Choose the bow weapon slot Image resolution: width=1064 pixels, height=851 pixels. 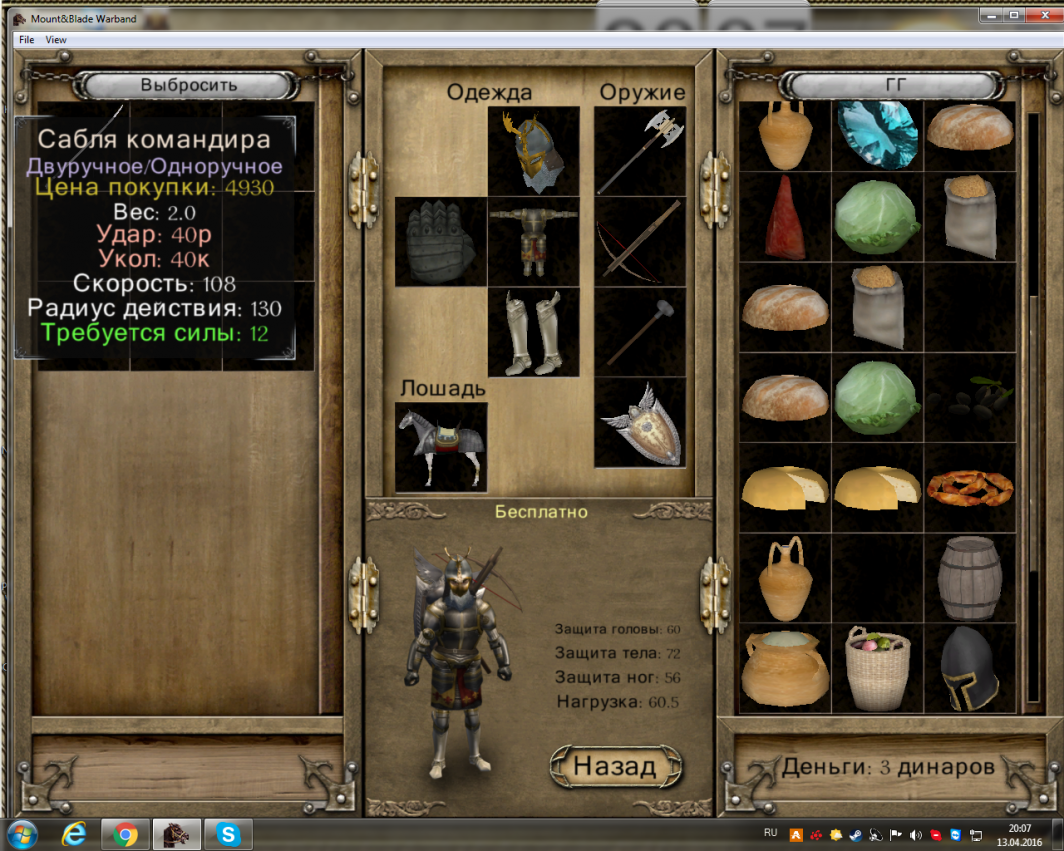coord(640,242)
